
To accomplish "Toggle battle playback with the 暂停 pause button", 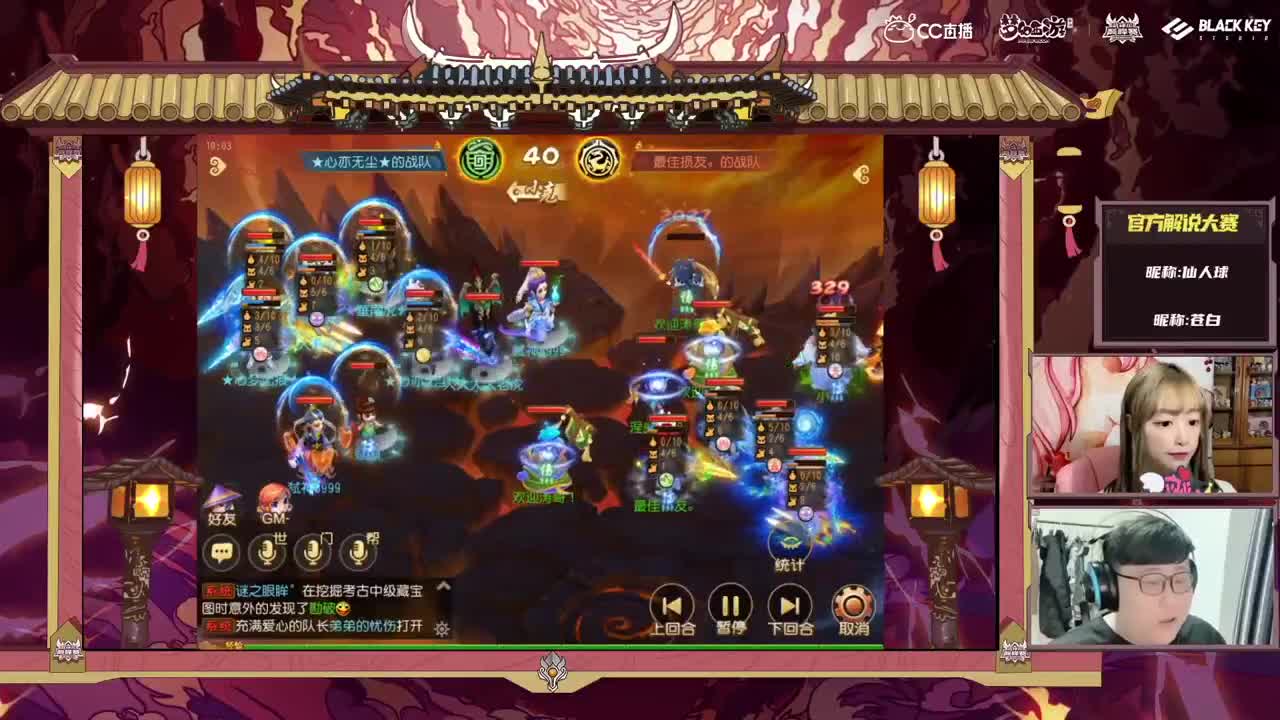I will pyautogui.click(x=729, y=604).
